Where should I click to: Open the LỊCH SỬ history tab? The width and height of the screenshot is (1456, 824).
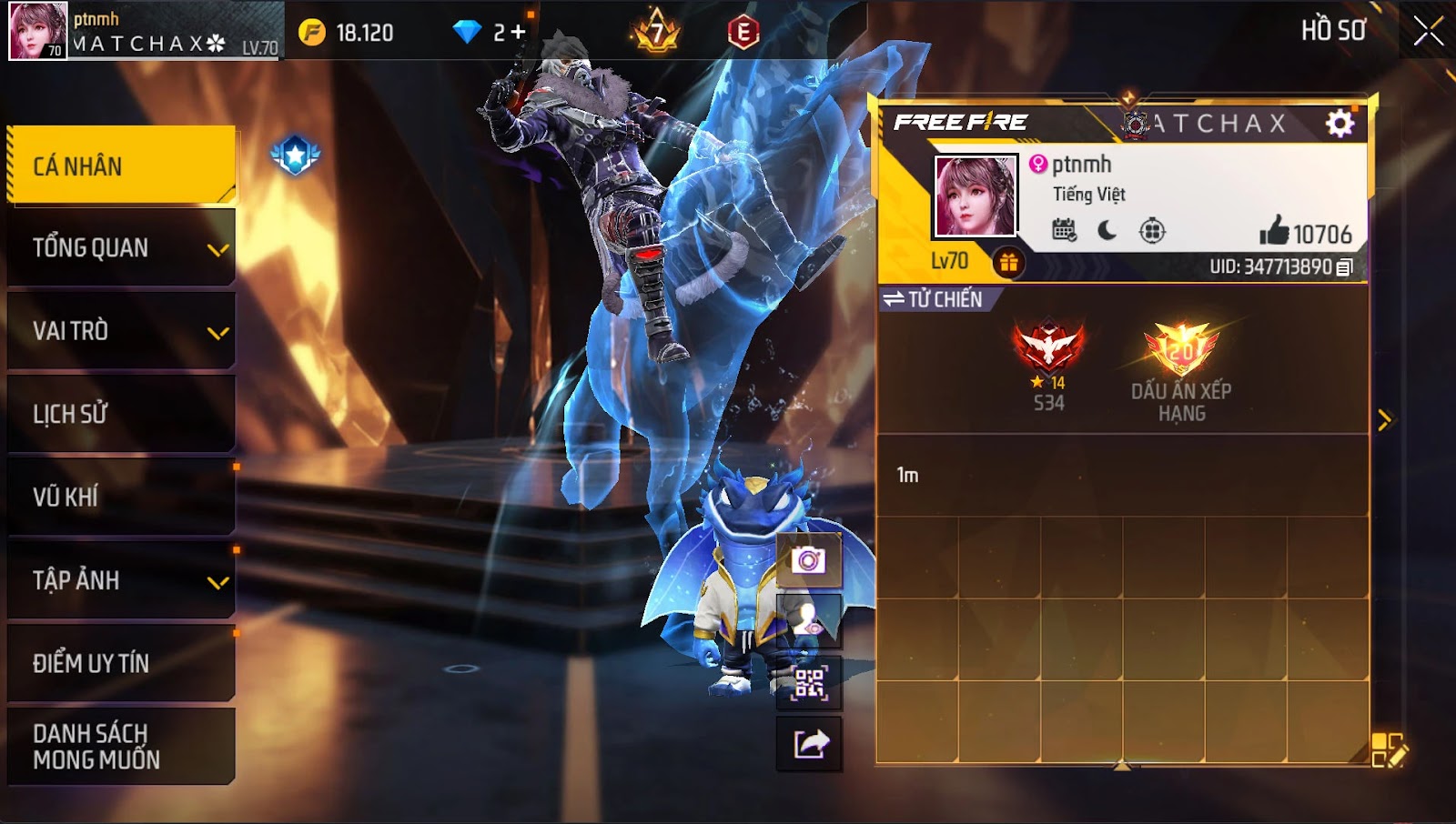(x=121, y=414)
